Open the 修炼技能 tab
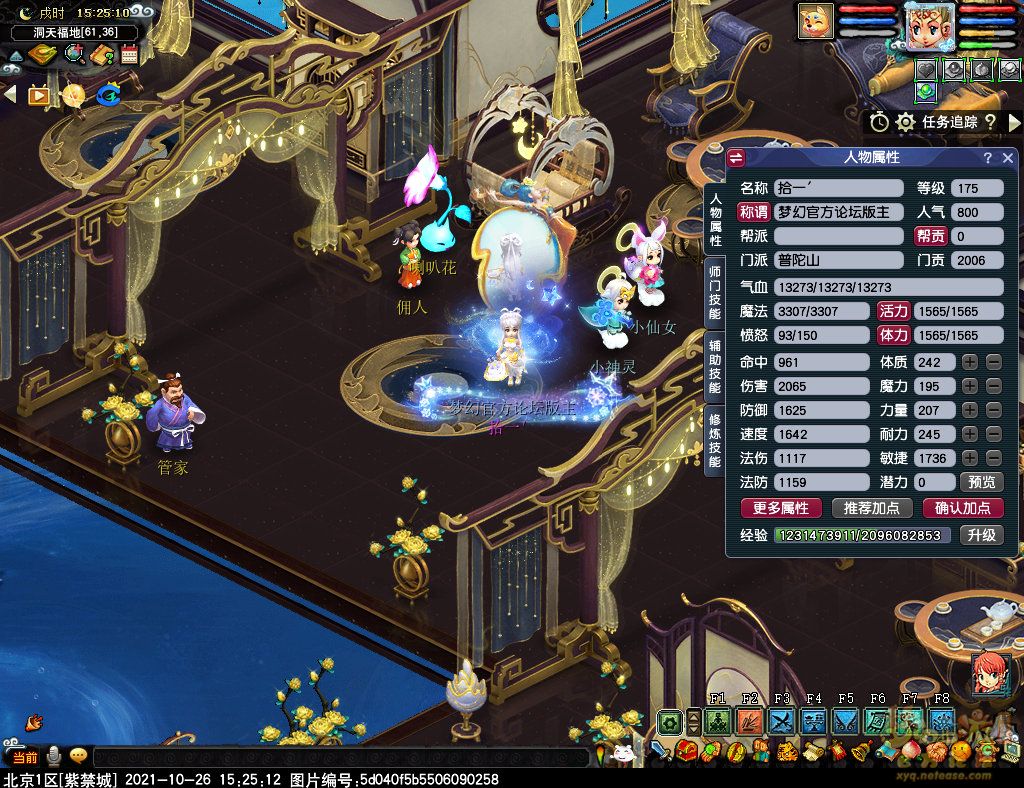Screen dimensions: 1024x788 tap(715, 439)
